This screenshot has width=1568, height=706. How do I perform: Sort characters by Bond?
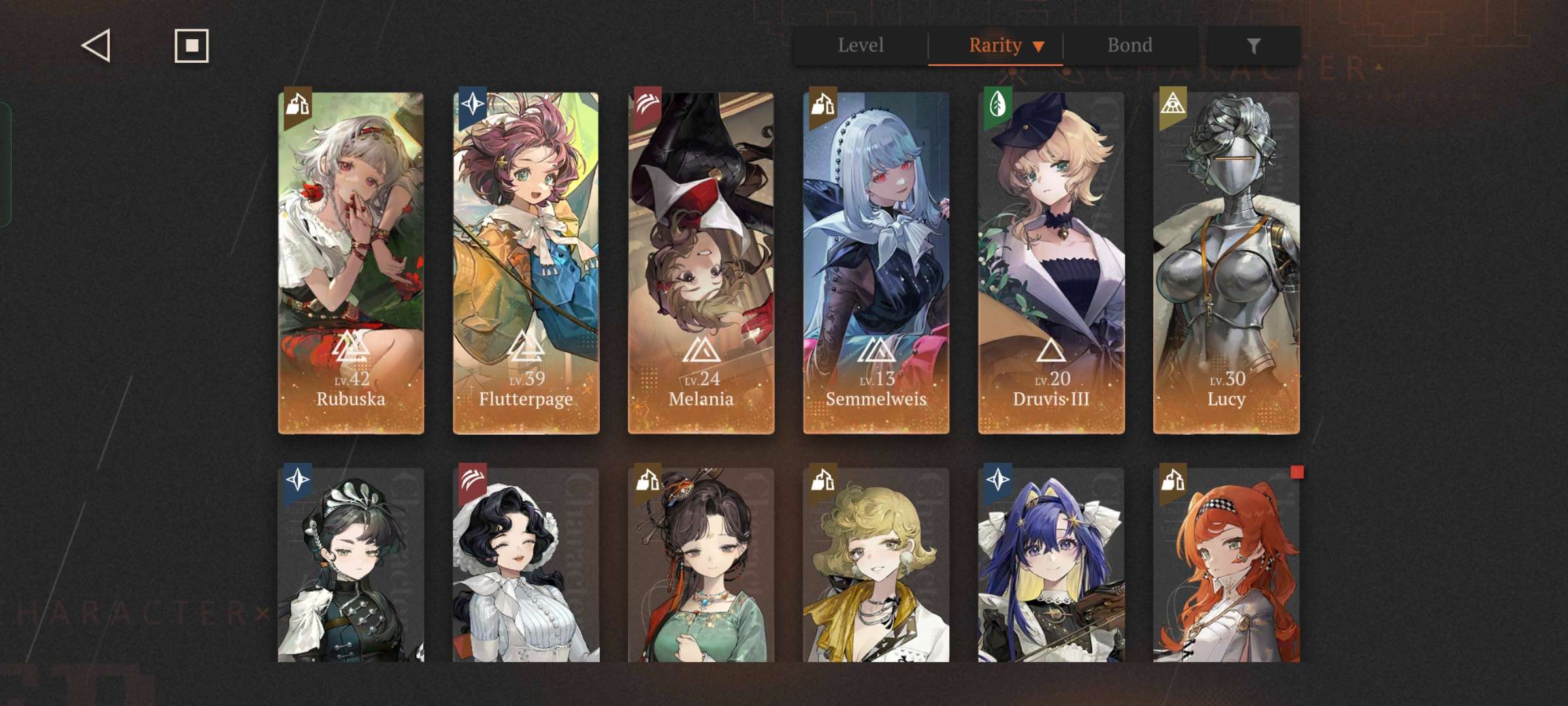tap(1130, 46)
